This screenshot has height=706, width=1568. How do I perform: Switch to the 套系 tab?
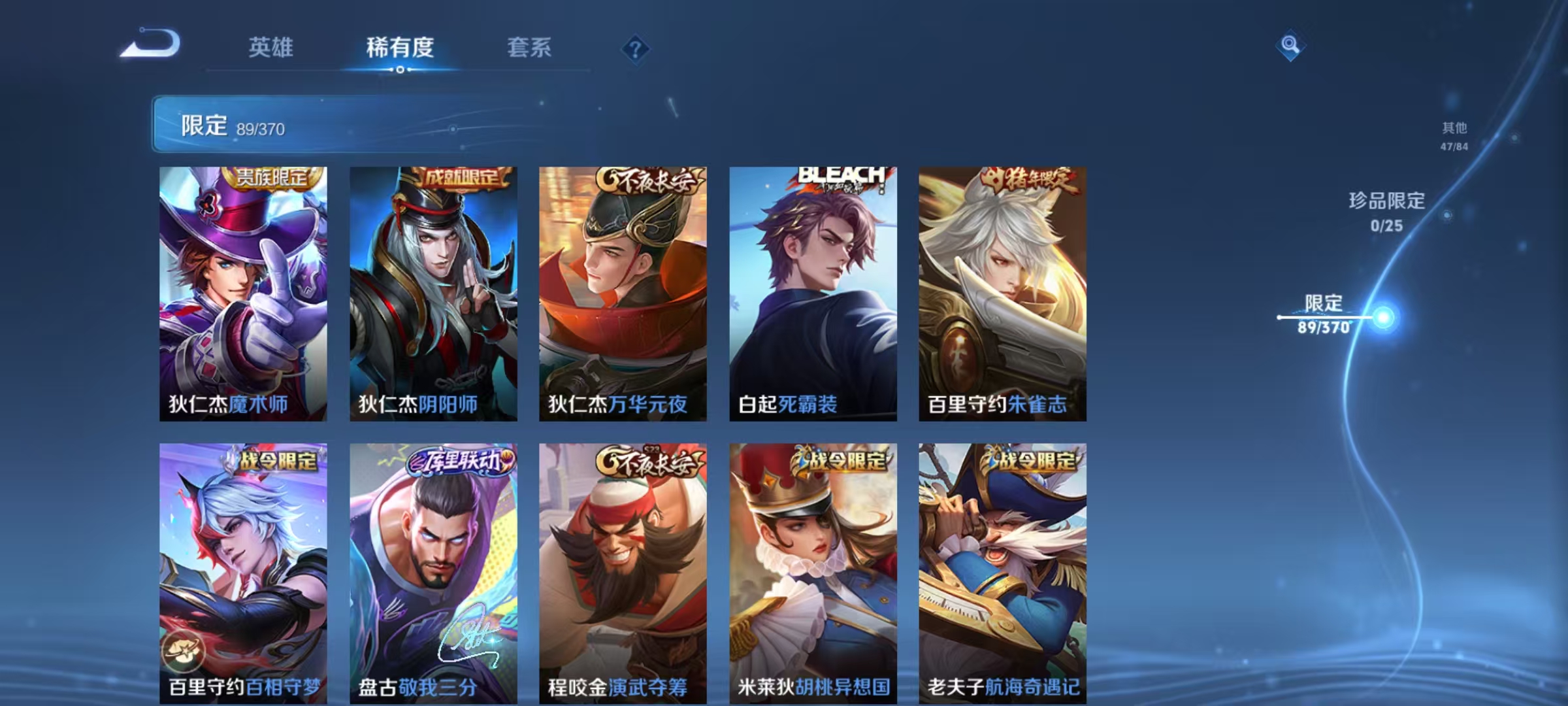tap(530, 48)
